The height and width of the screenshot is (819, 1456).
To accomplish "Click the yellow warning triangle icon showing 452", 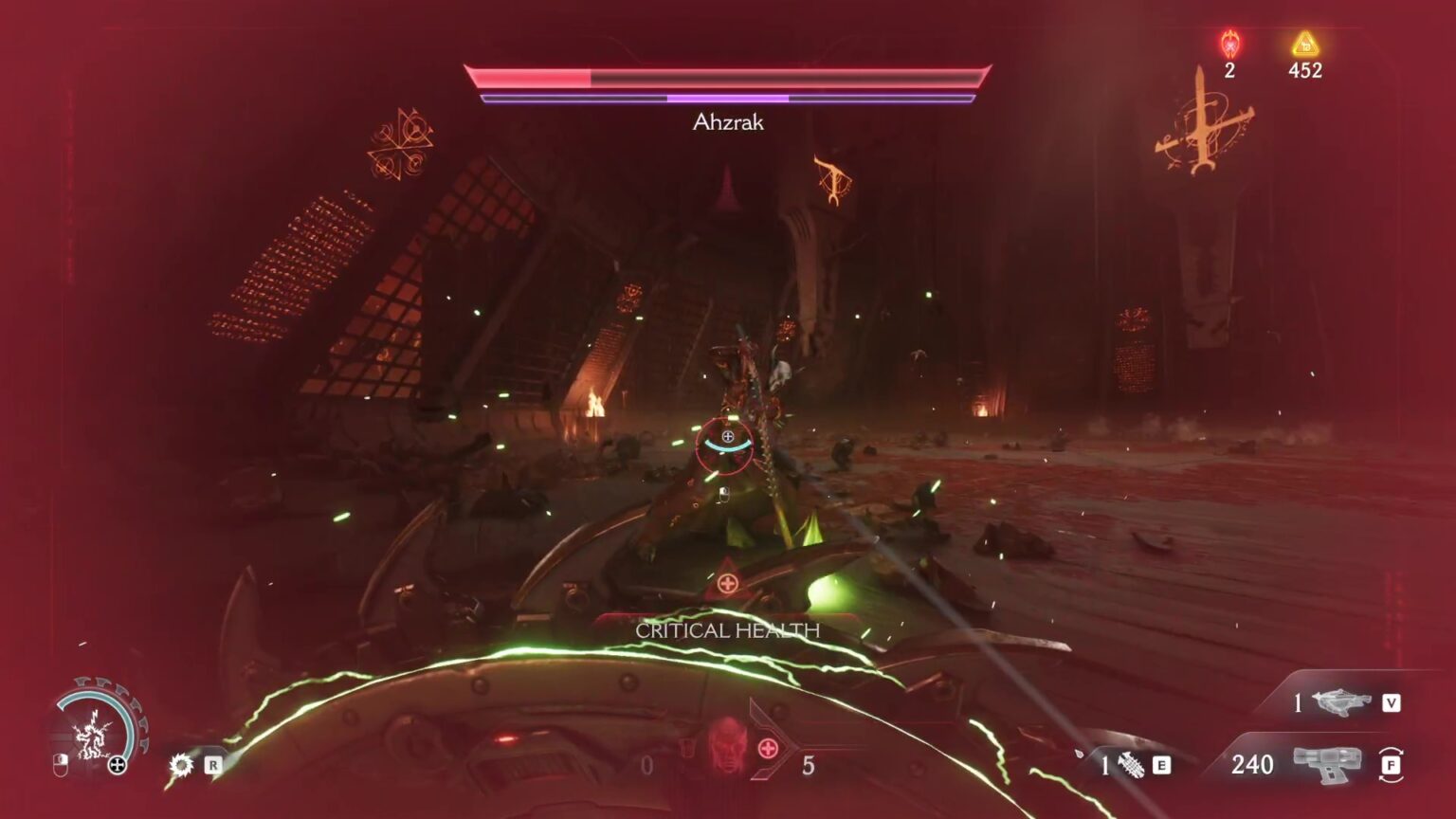I will click(1305, 42).
